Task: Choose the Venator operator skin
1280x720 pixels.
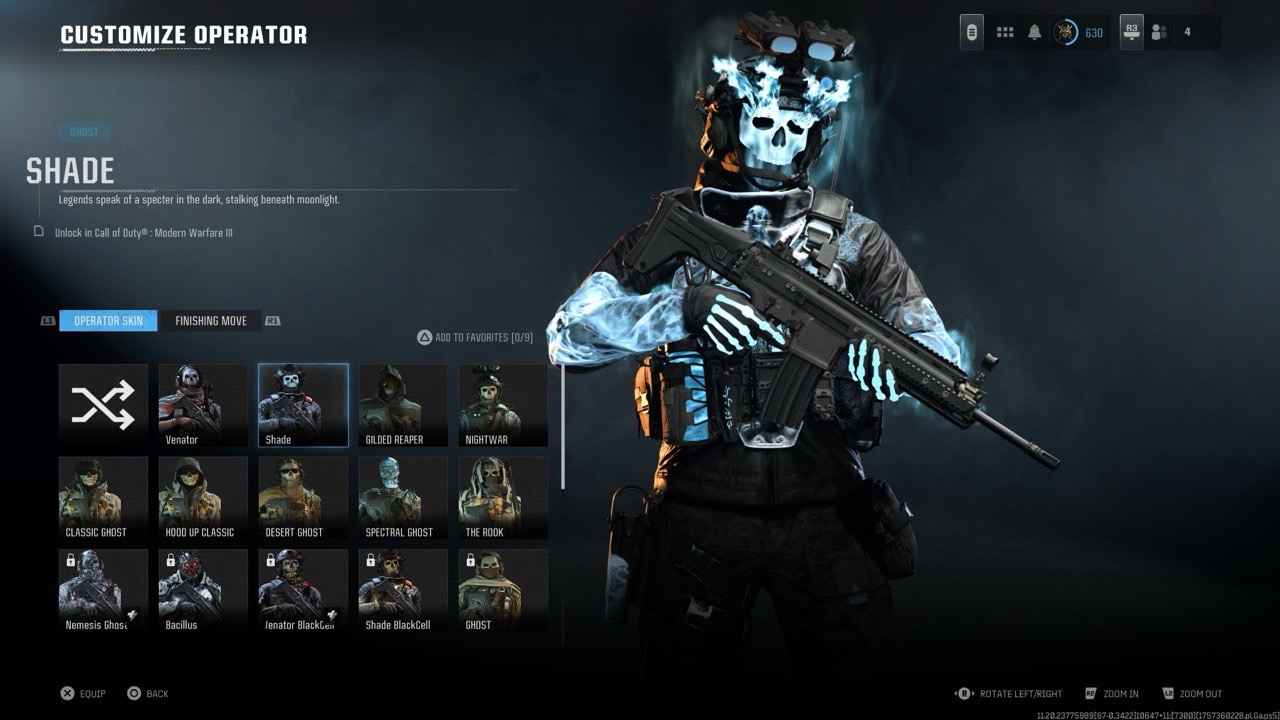Action: tap(203, 405)
